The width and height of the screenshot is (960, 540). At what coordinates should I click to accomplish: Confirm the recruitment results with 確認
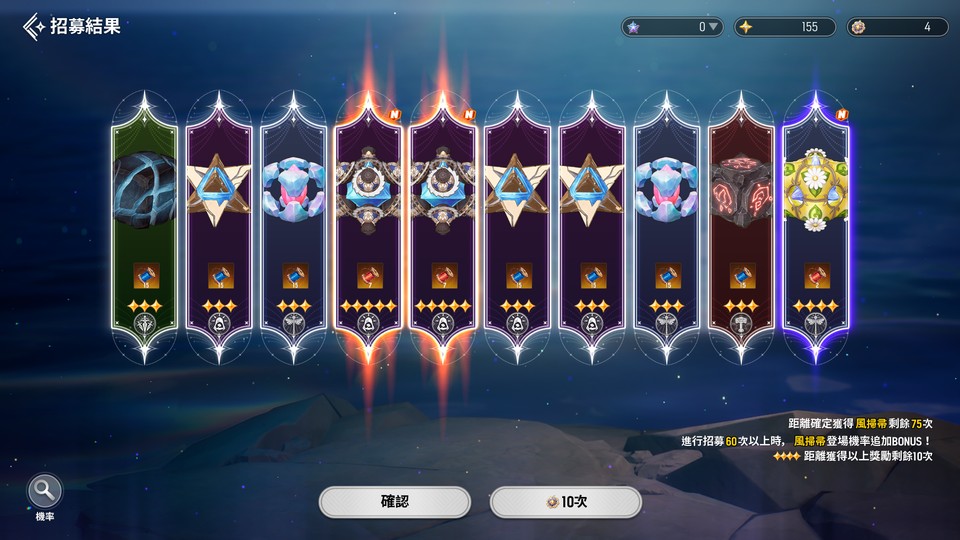tap(395, 501)
